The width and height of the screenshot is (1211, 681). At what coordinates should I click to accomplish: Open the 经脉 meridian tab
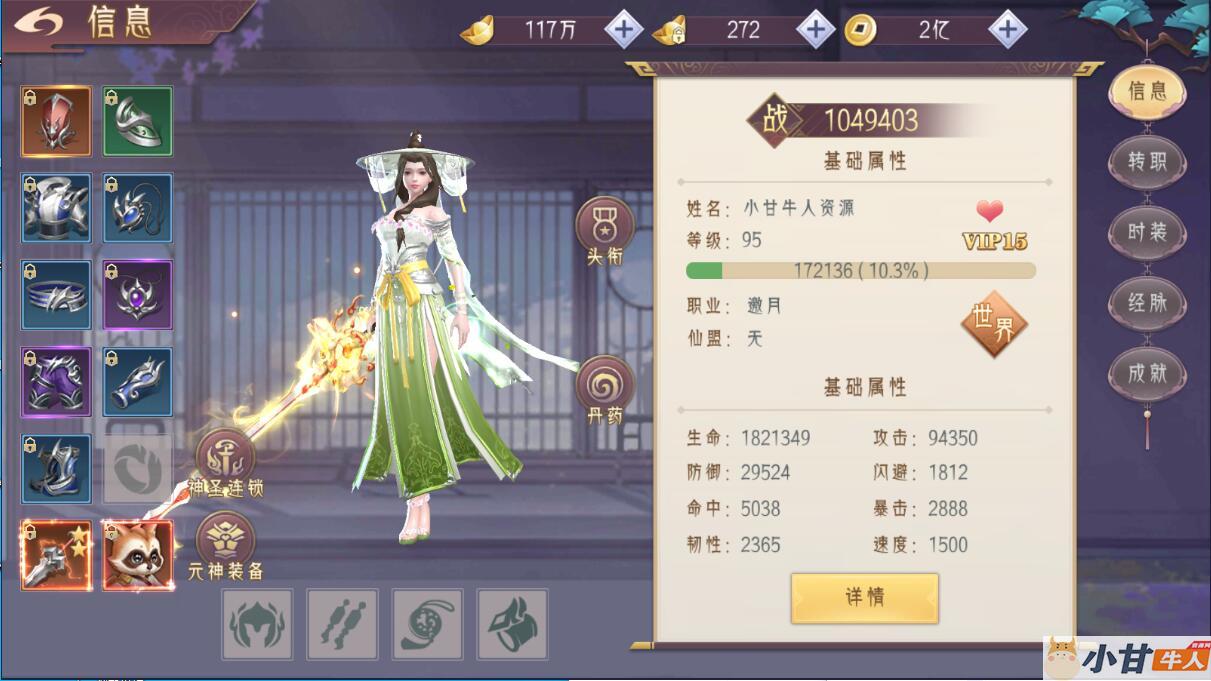[x=1147, y=303]
